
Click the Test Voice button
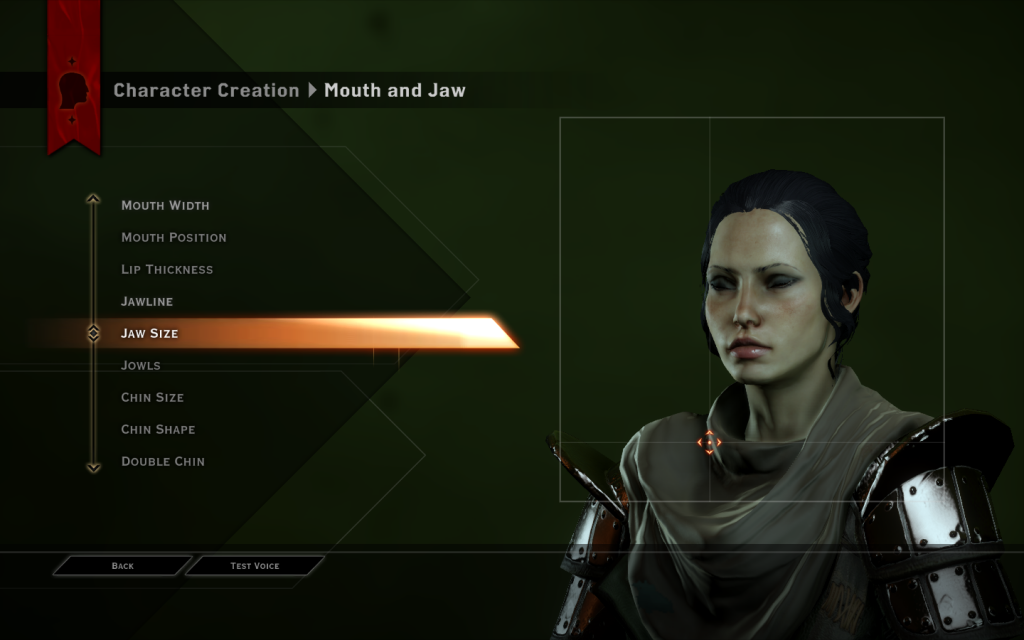tap(255, 566)
